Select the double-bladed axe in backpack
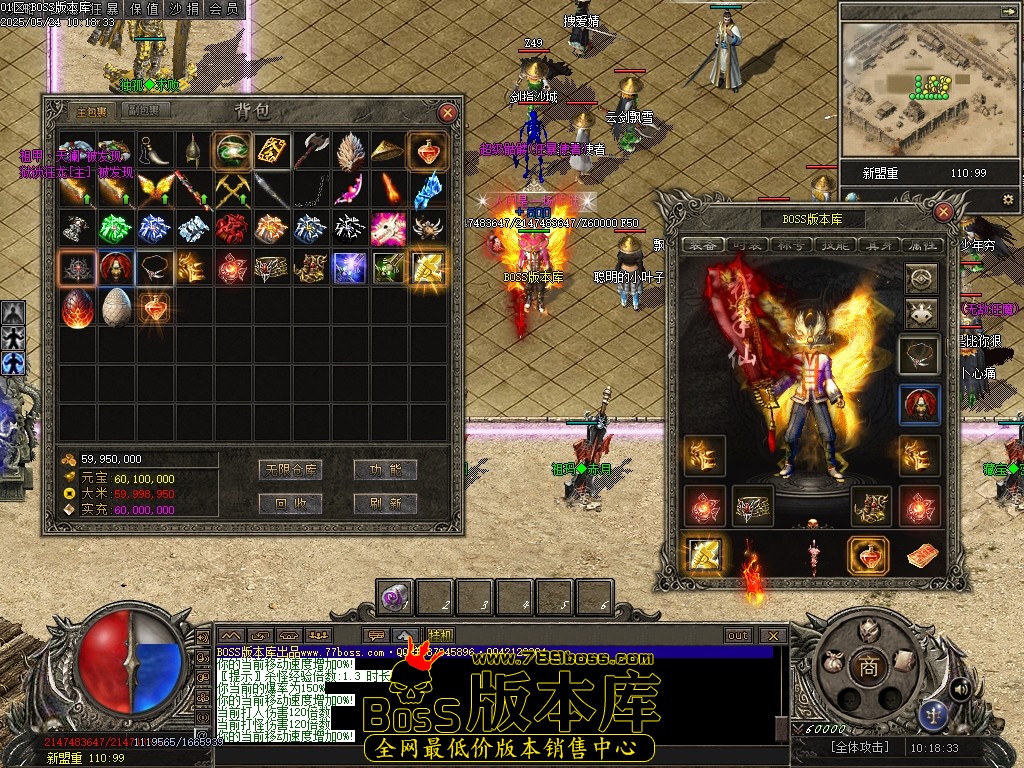 pyautogui.click(x=311, y=150)
